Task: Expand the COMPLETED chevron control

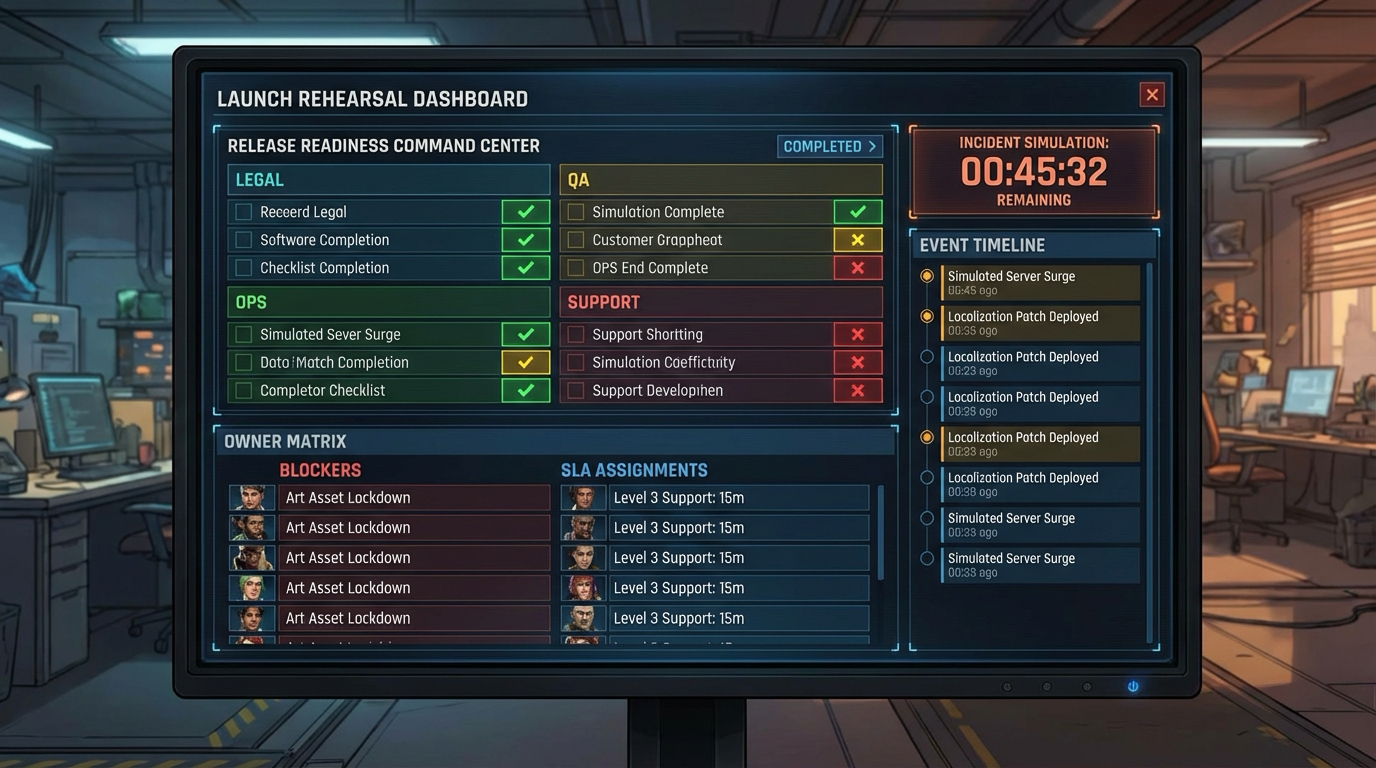Action: (x=830, y=146)
